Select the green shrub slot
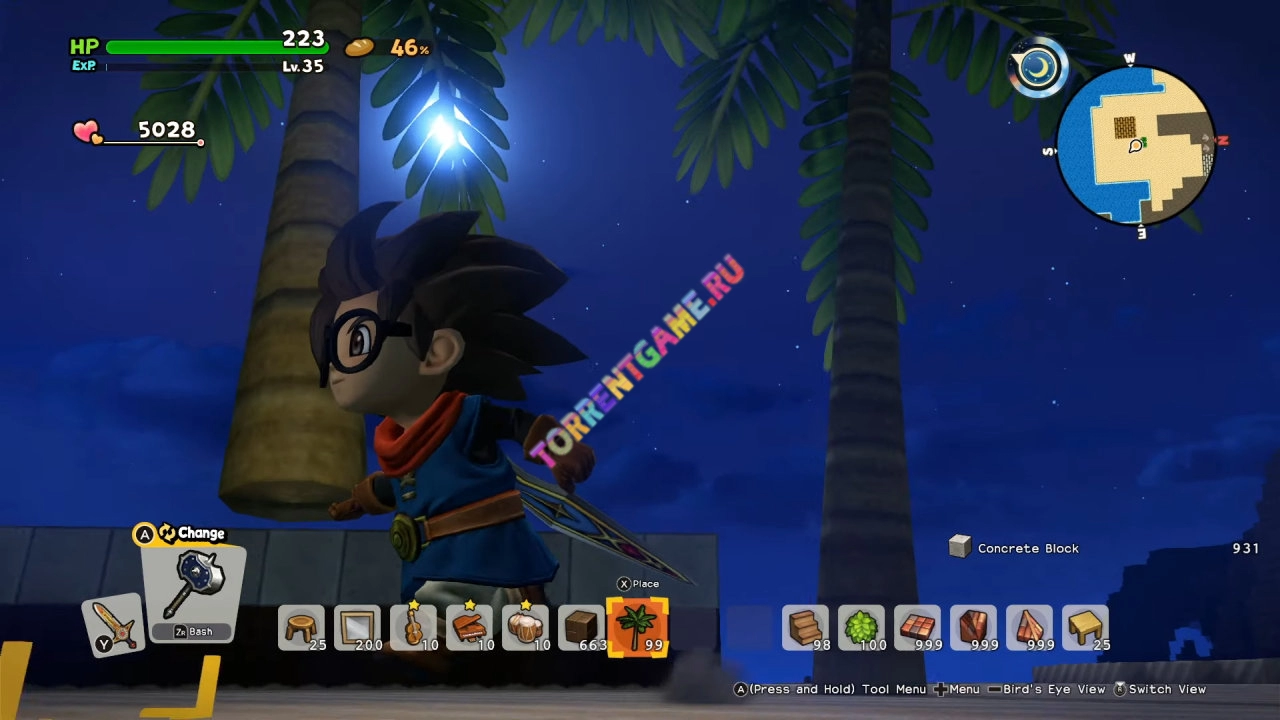Viewport: 1280px width, 720px height. 861,628
